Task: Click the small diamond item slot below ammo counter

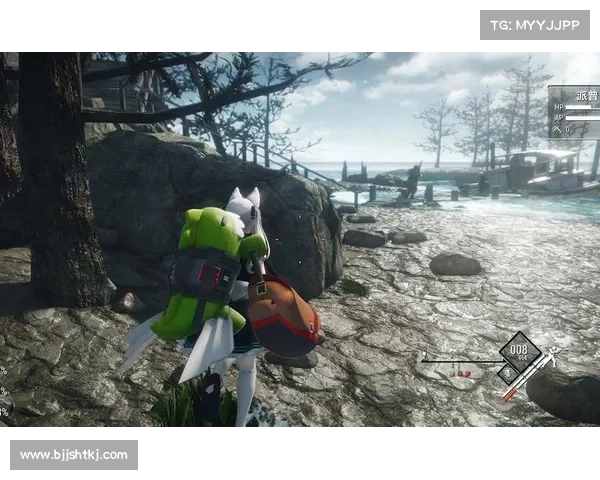Action: click(509, 373)
